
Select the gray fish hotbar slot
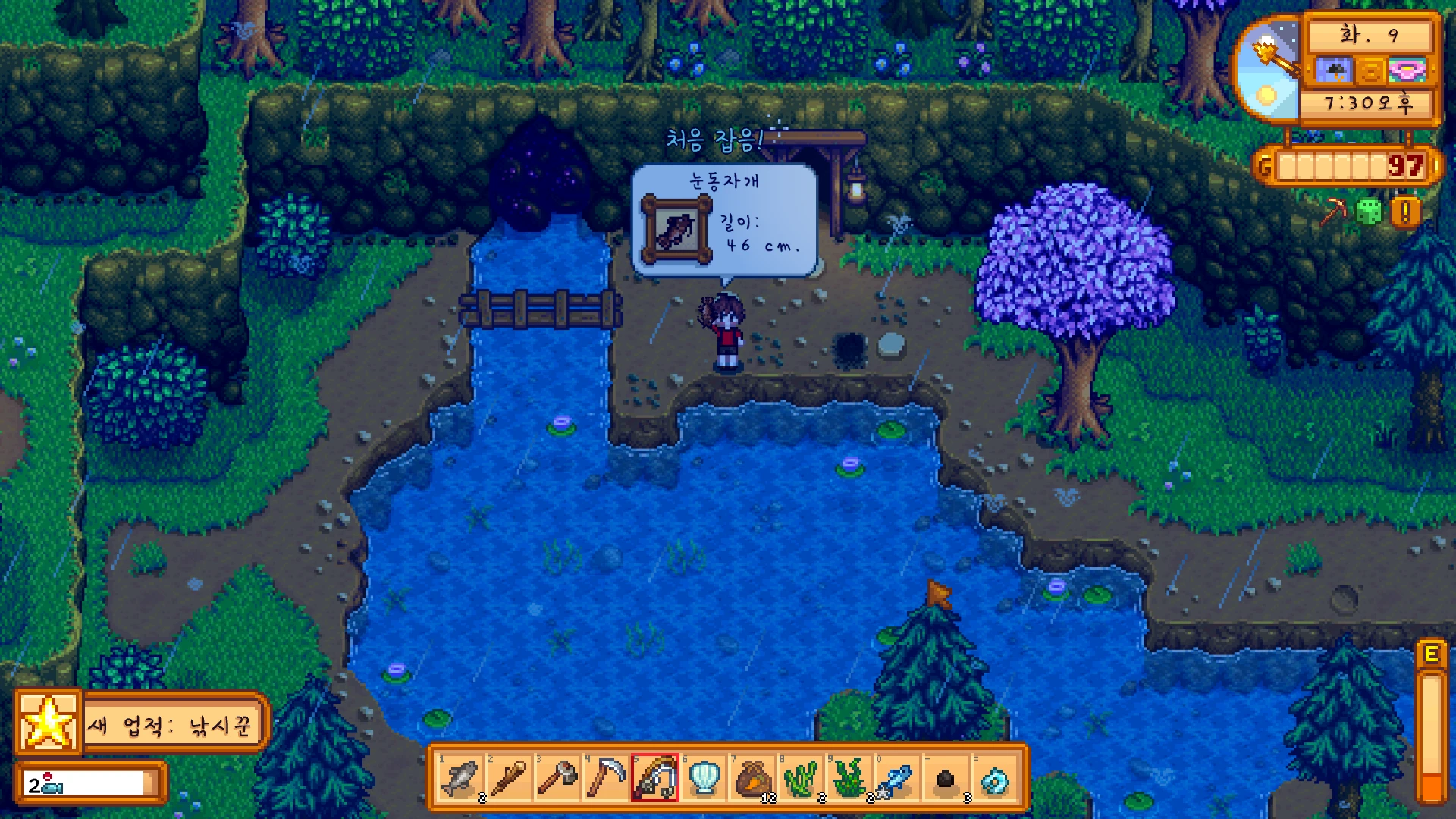tap(460, 778)
